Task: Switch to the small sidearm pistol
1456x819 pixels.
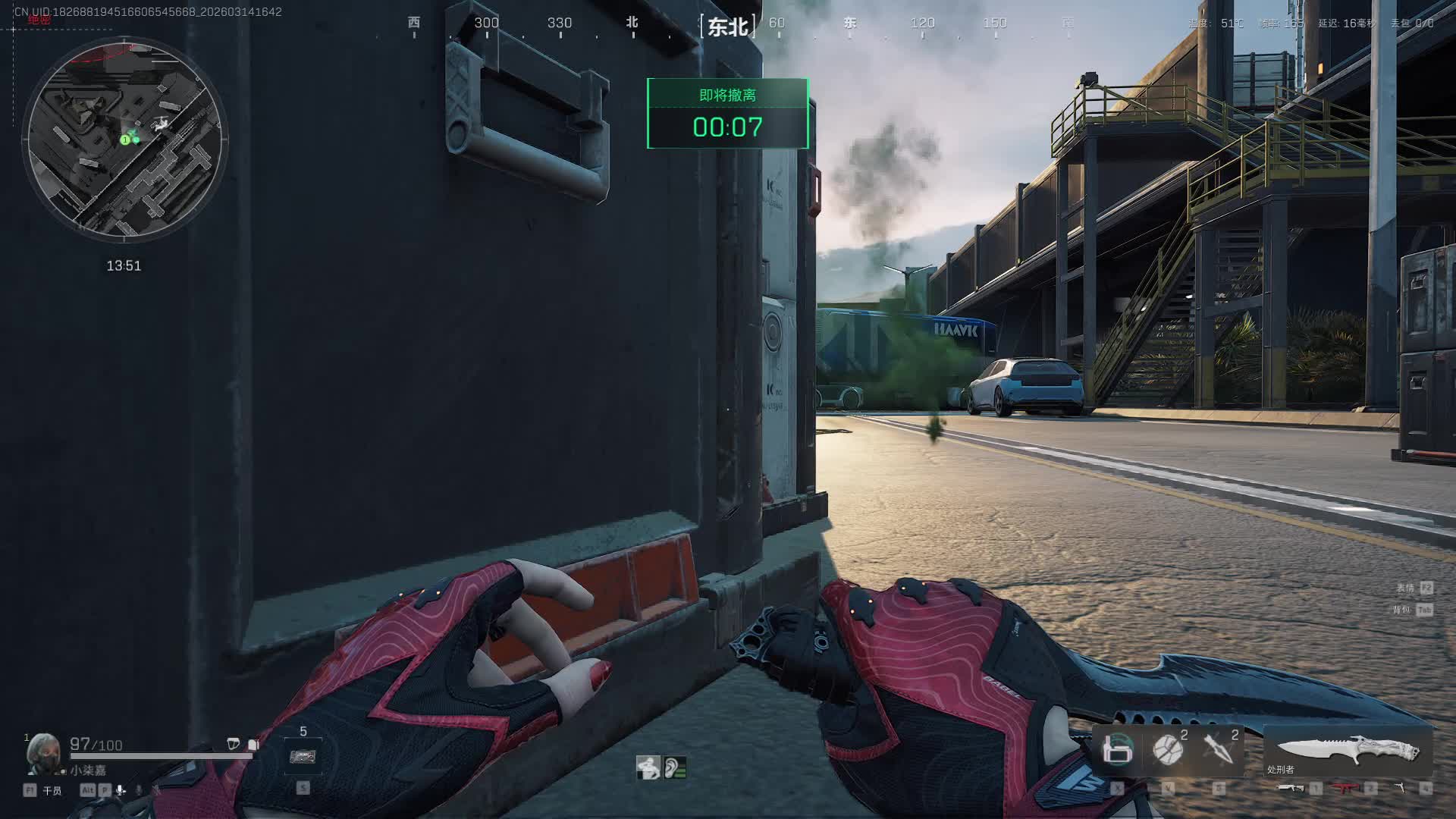Action: pos(1399,789)
